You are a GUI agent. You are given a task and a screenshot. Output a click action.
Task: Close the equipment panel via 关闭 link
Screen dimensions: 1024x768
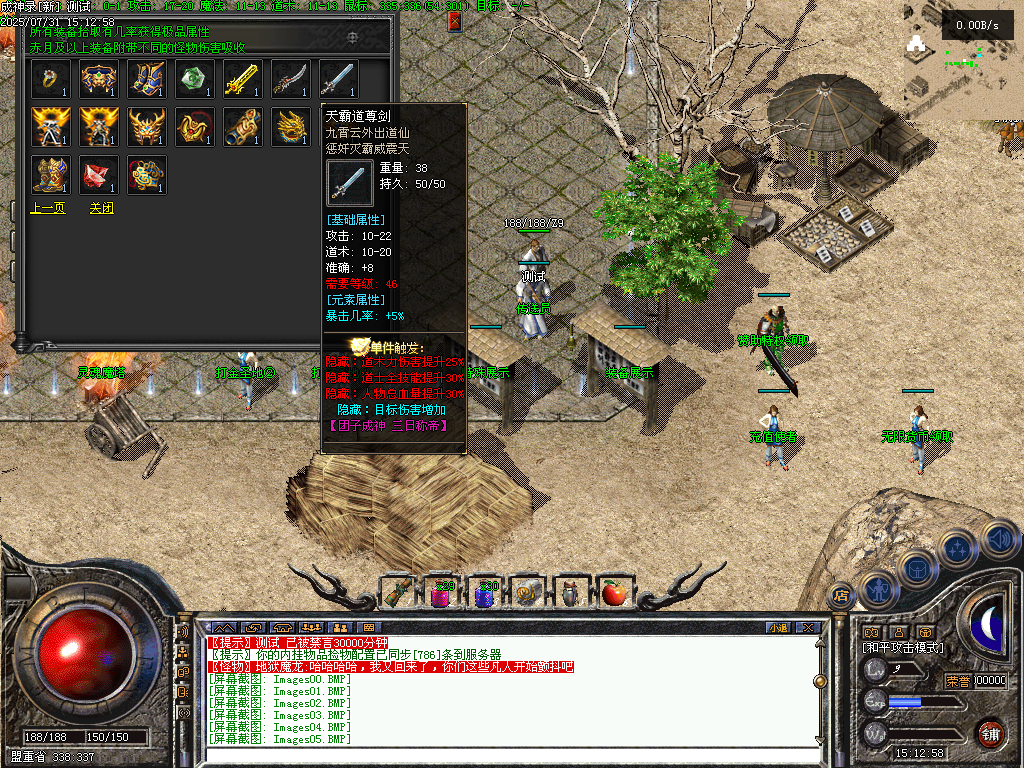click(102, 208)
